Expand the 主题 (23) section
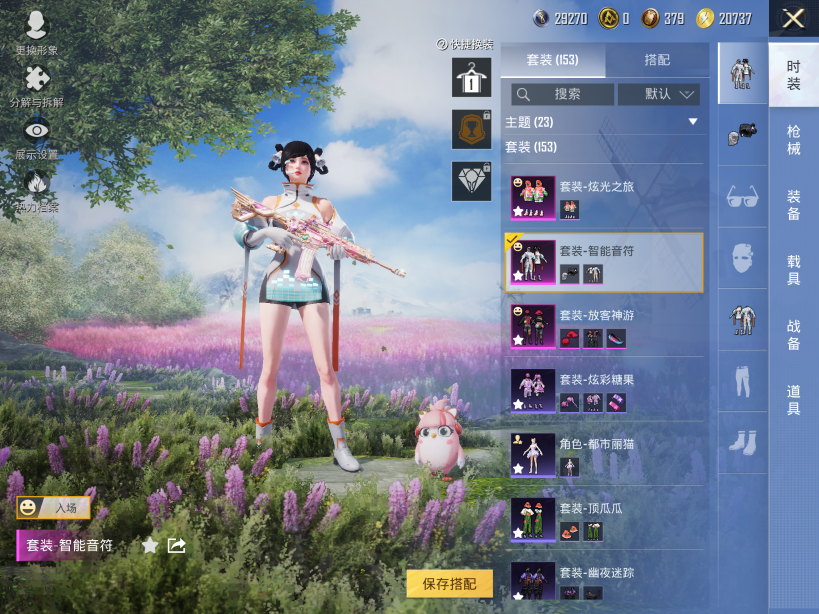This screenshot has width=819, height=614. click(692, 122)
